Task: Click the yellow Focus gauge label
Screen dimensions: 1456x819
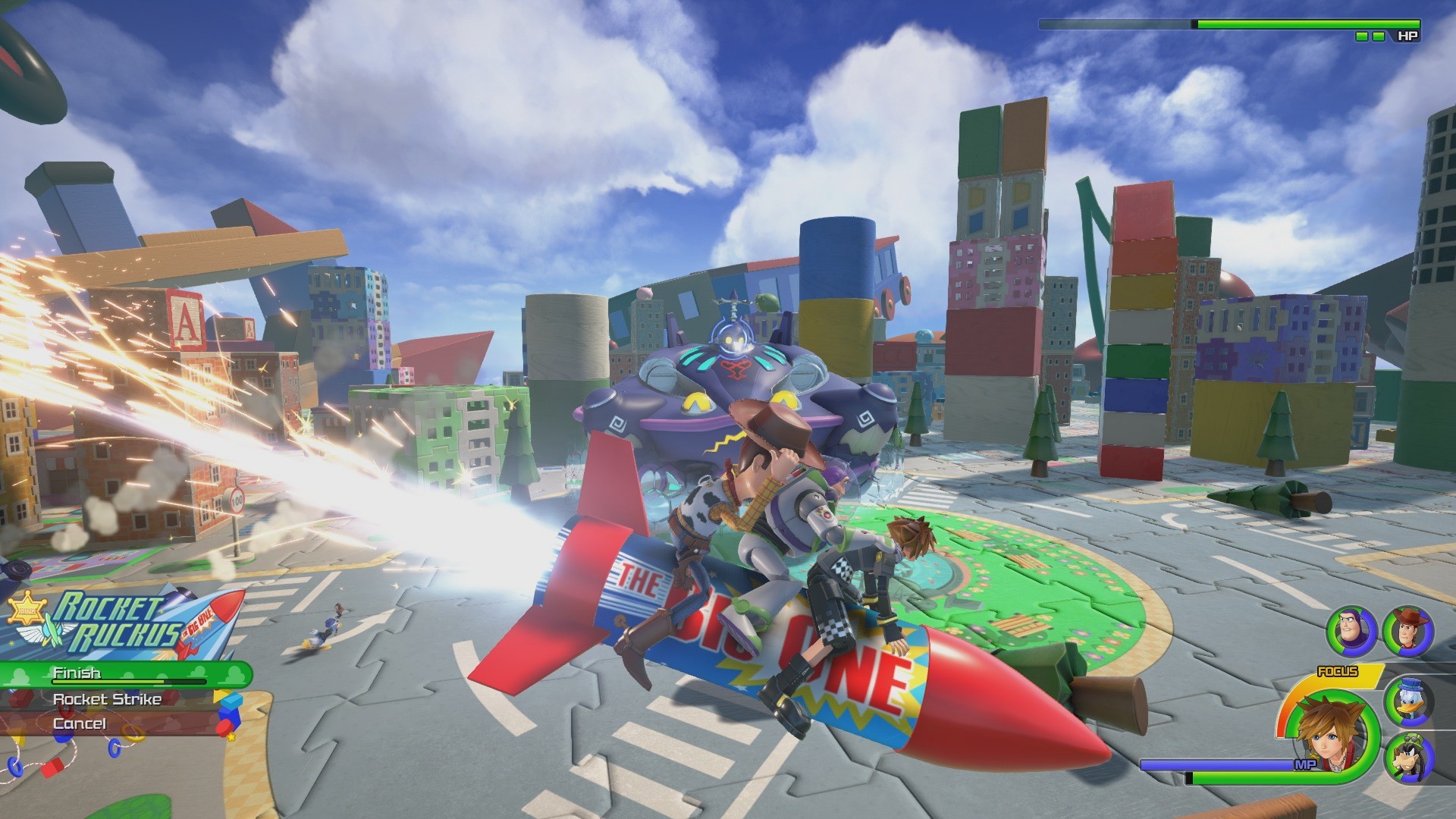Action: coord(1337,671)
